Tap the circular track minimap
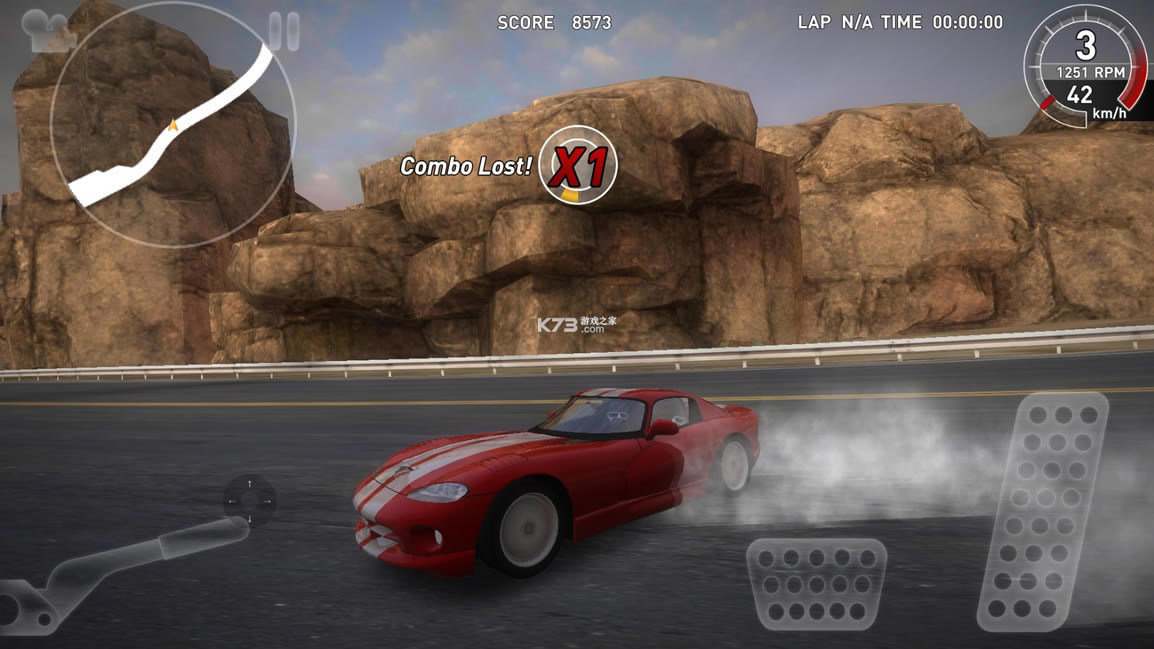1154x649 pixels. tap(174, 125)
